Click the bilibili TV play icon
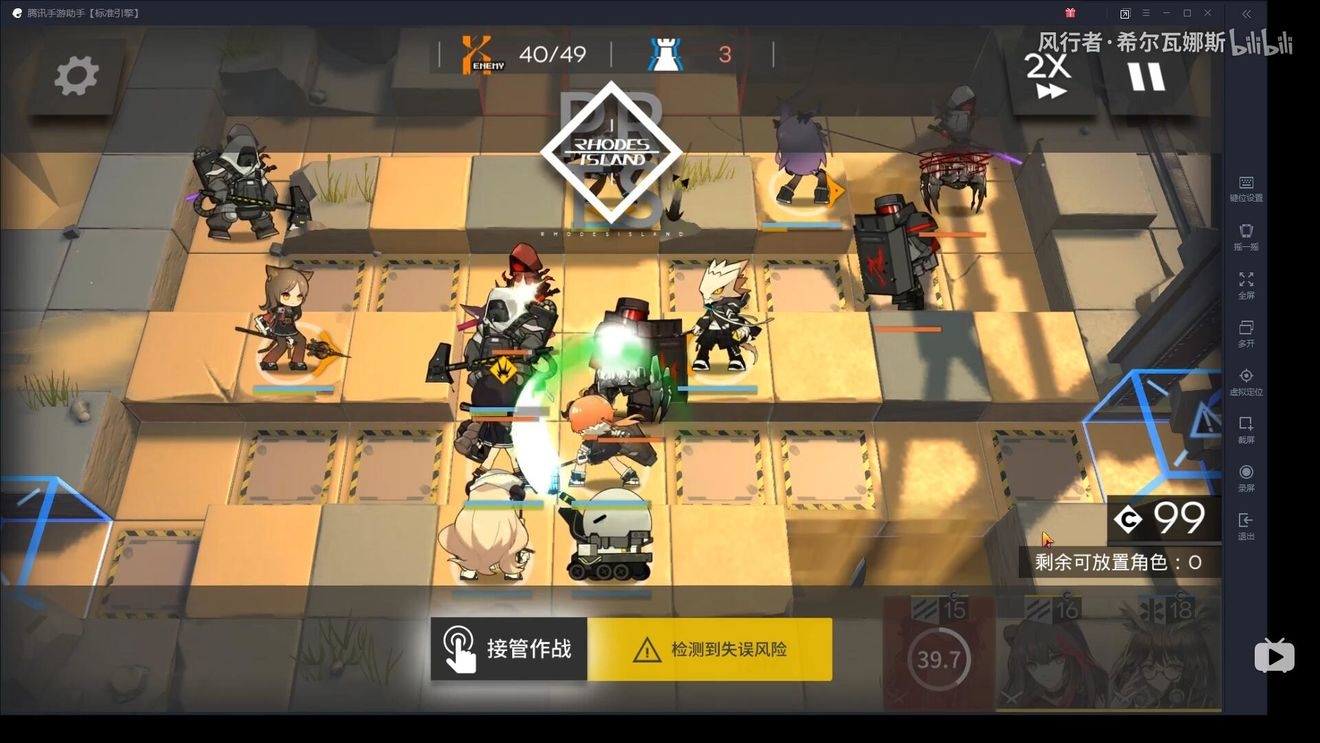Viewport: 1320px width, 743px height. 1274,655
